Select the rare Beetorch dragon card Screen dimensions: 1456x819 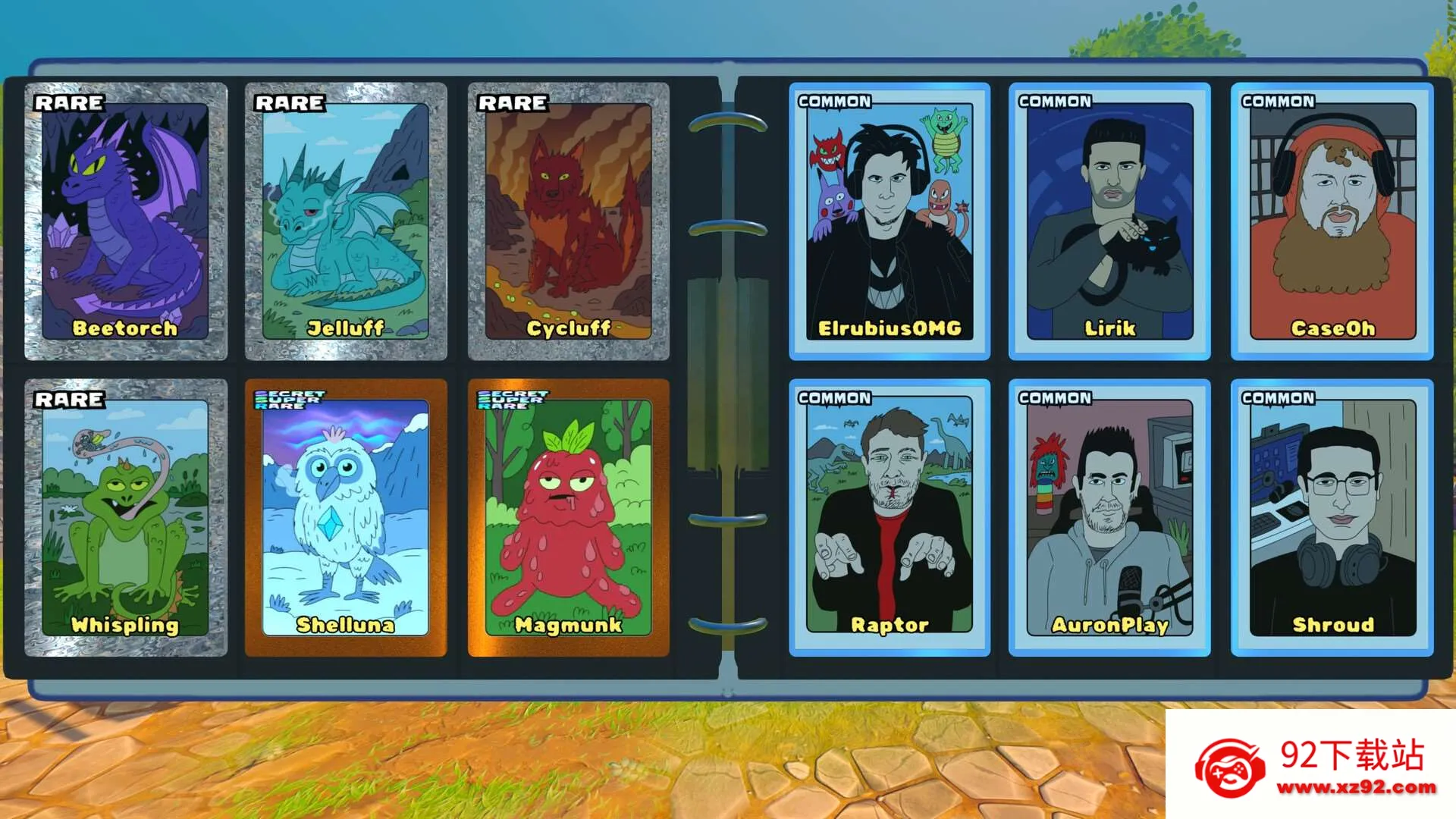point(126,221)
